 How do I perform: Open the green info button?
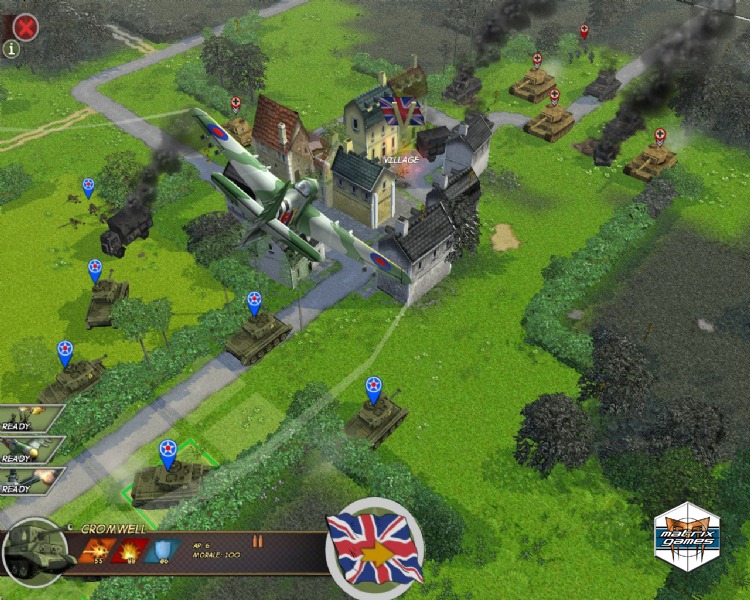point(11,48)
